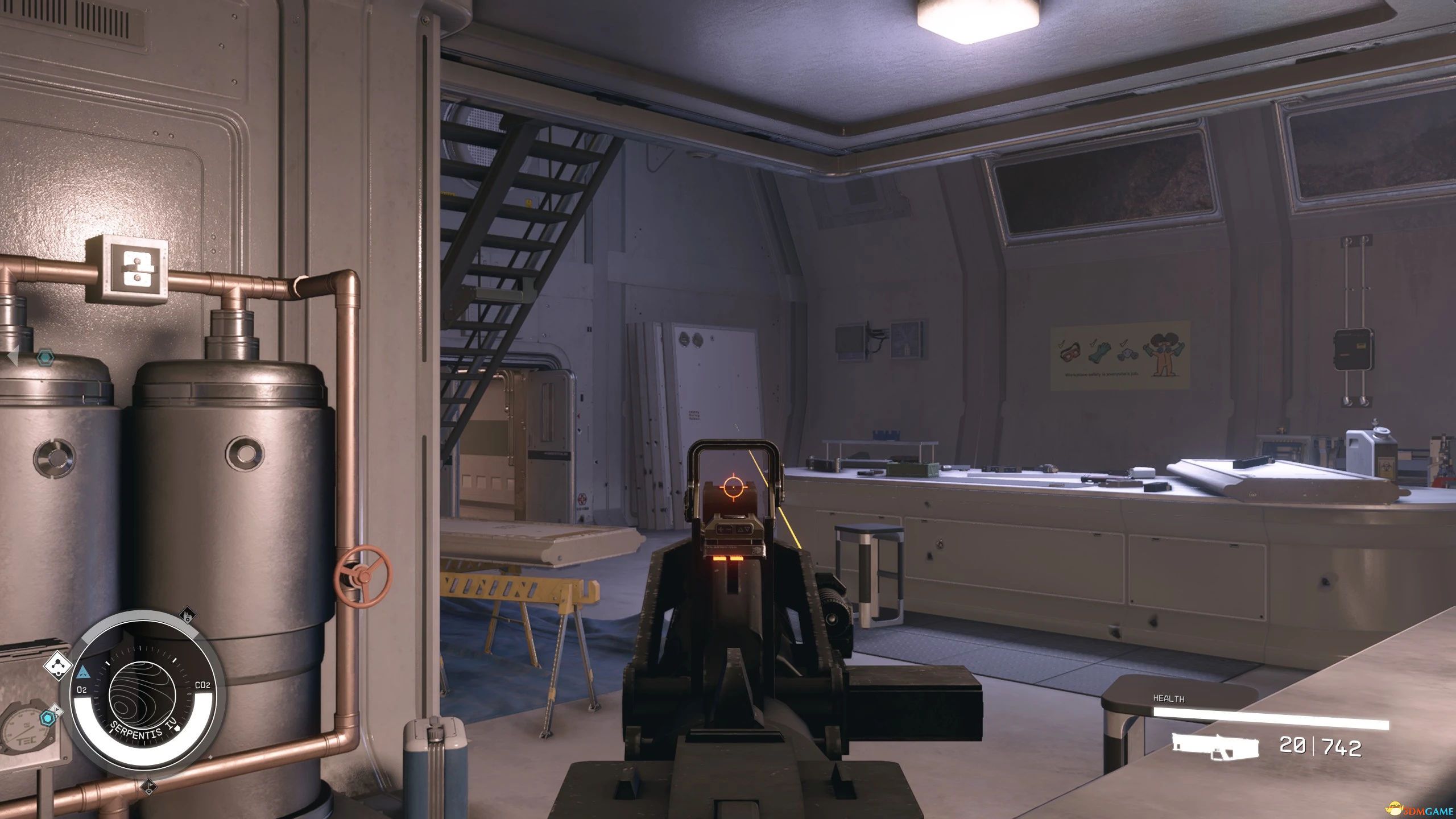Click the Serpentis IV planet on the watch
Screen dimensions: 1456x819
[x=140, y=697]
